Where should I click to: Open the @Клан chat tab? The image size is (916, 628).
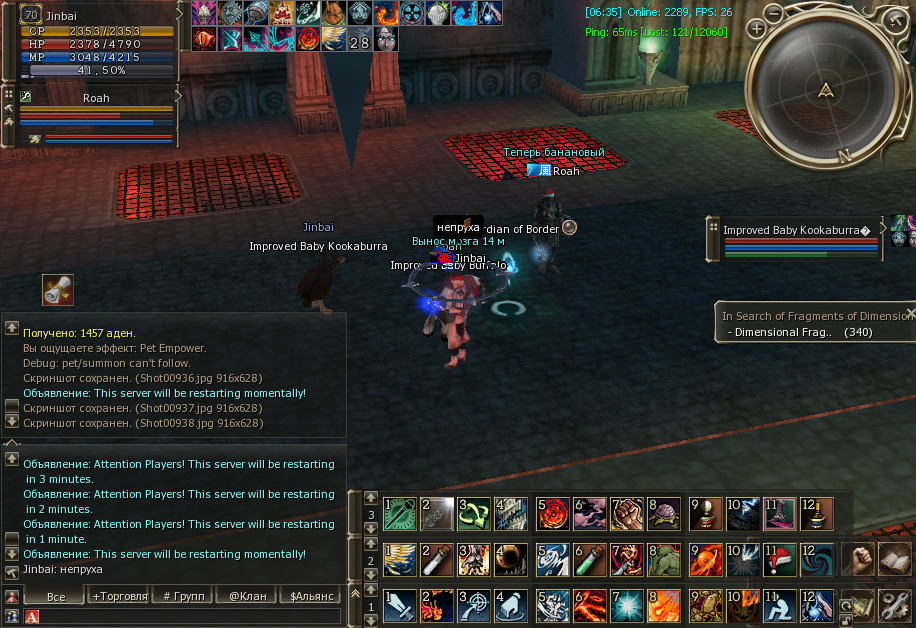247,596
